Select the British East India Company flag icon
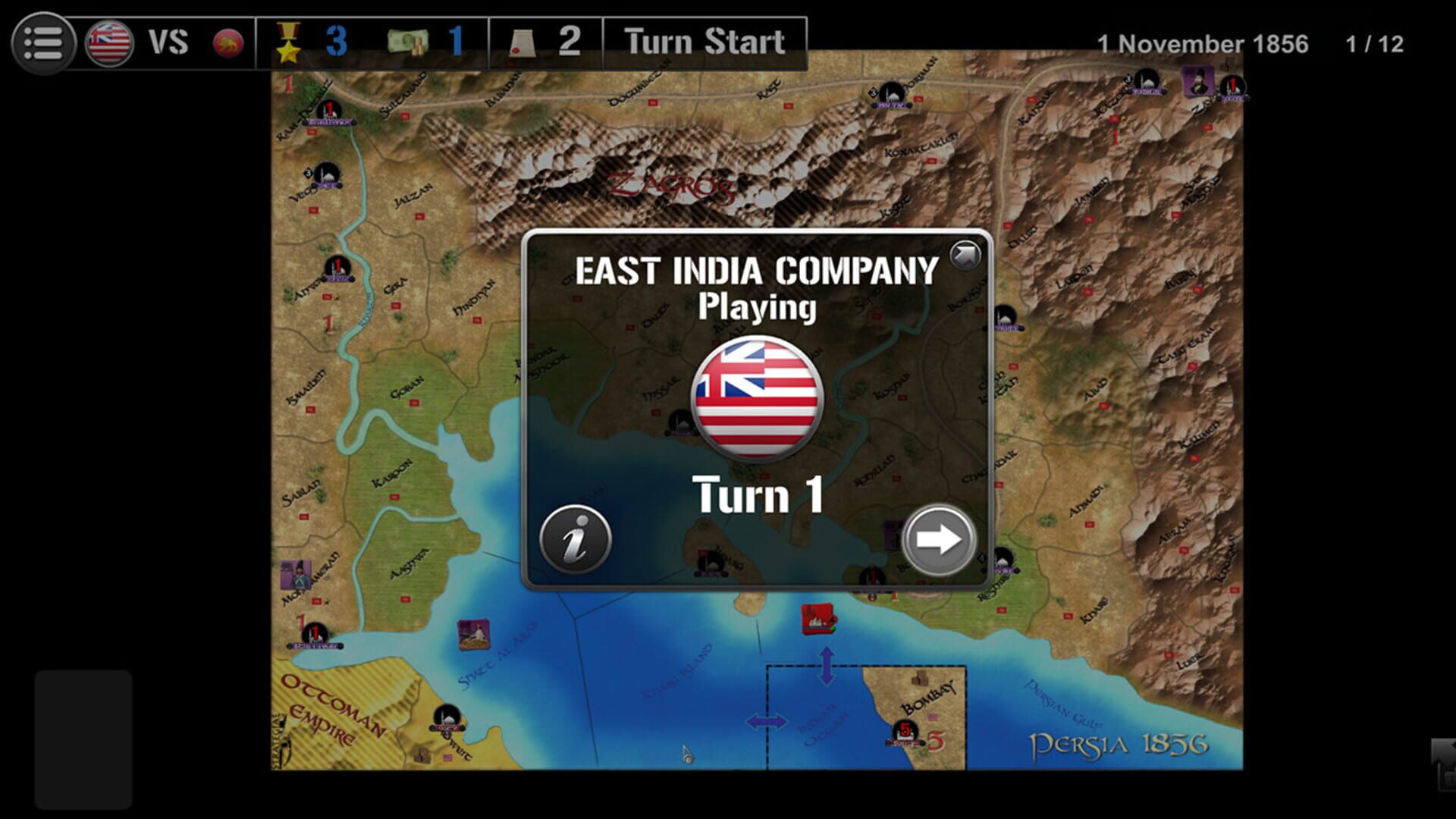 109,43
